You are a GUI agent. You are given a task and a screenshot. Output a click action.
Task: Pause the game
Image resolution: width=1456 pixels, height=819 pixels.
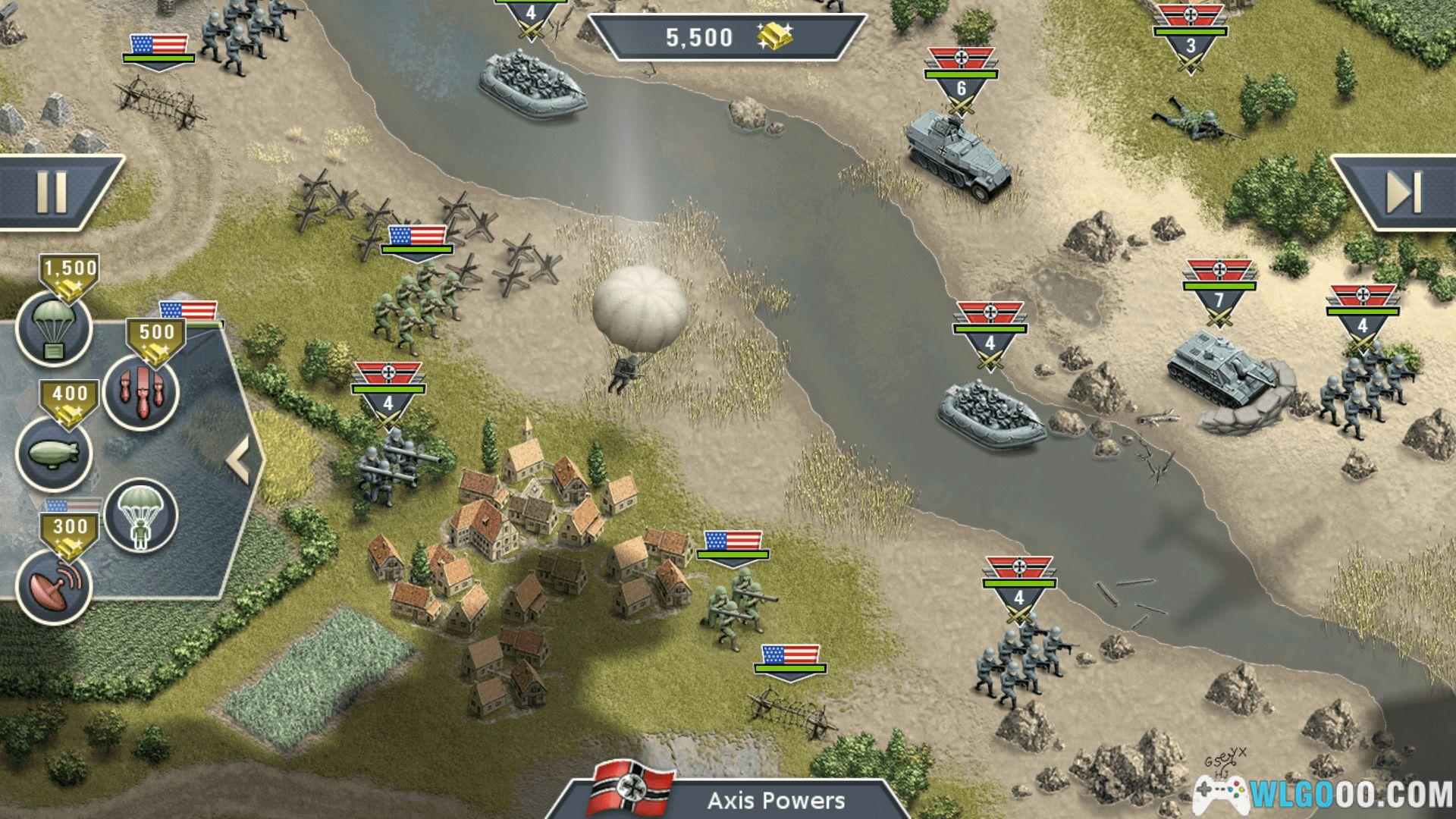pyautogui.click(x=52, y=193)
